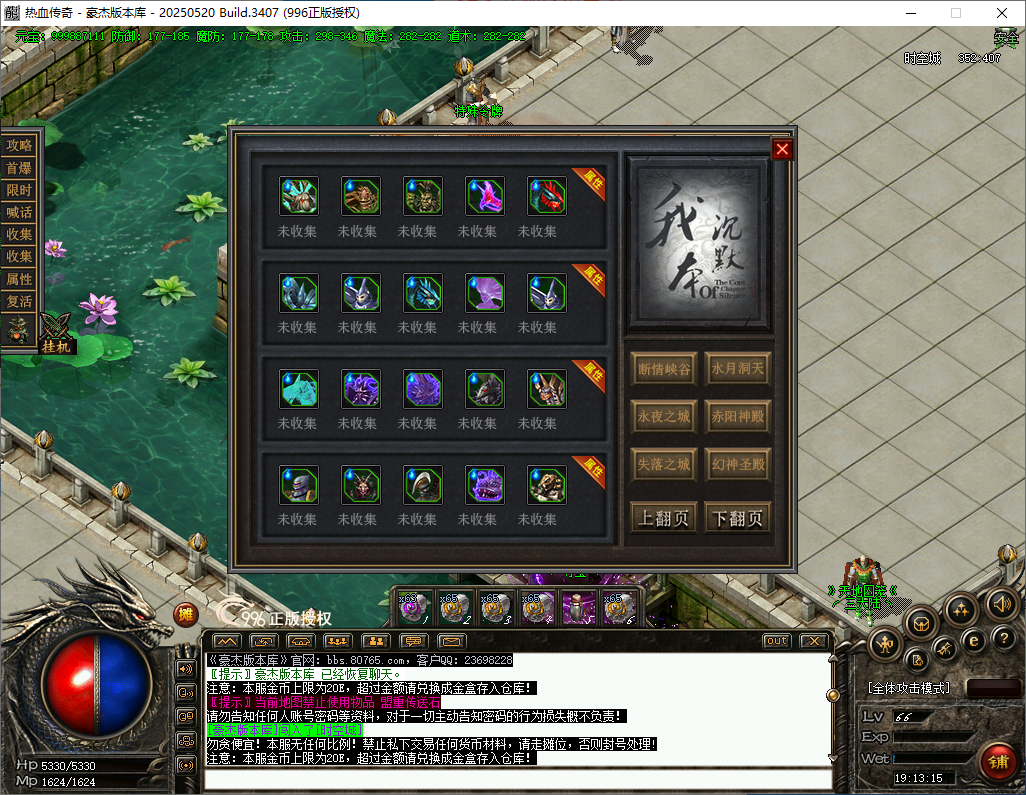
Task: Open the 首爆 side menu entry
Action: click(x=19, y=168)
